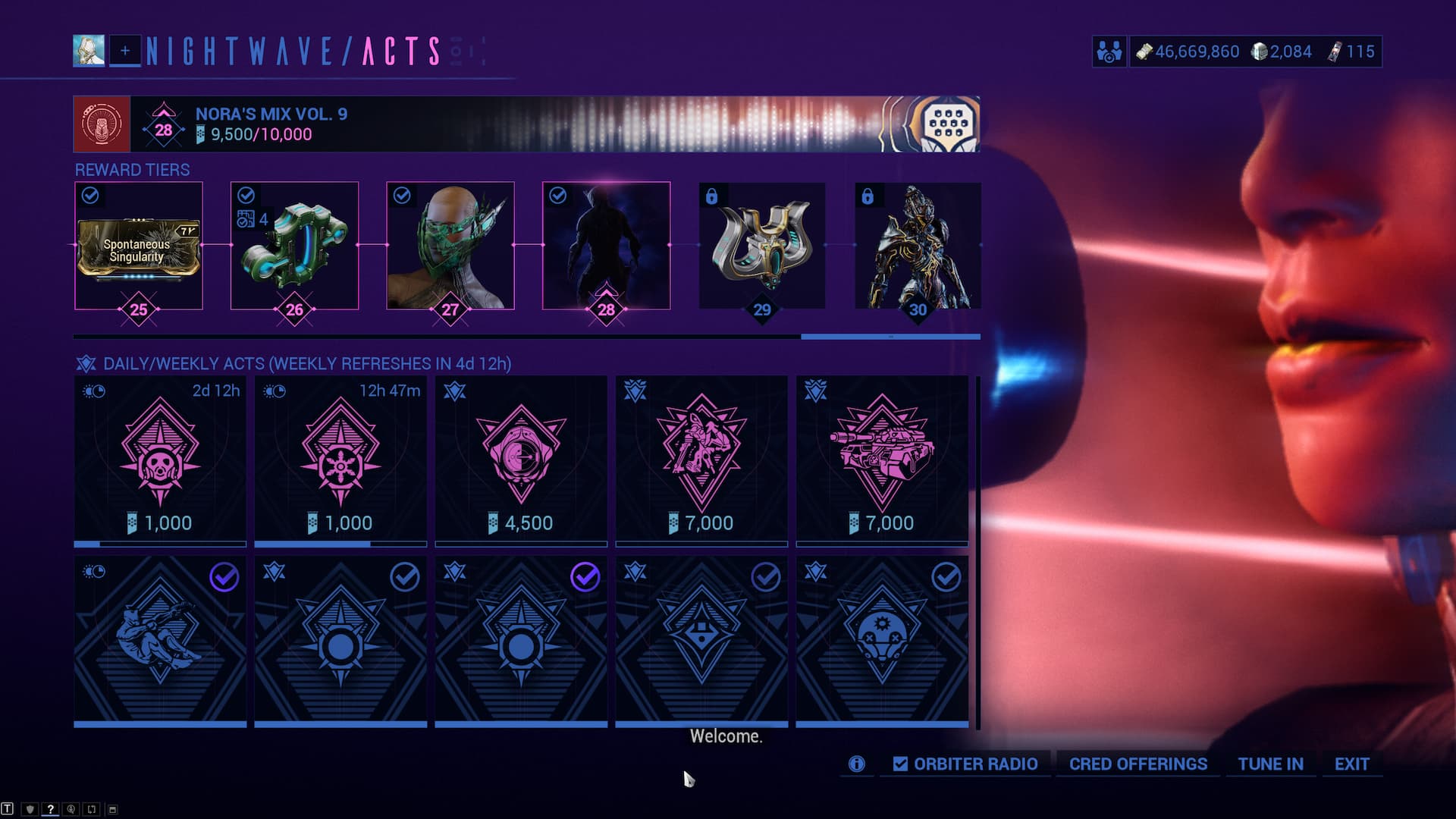The height and width of the screenshot is (819, 1456).
Task: View the tier 26 reward tile
Action: click(294, 246)
